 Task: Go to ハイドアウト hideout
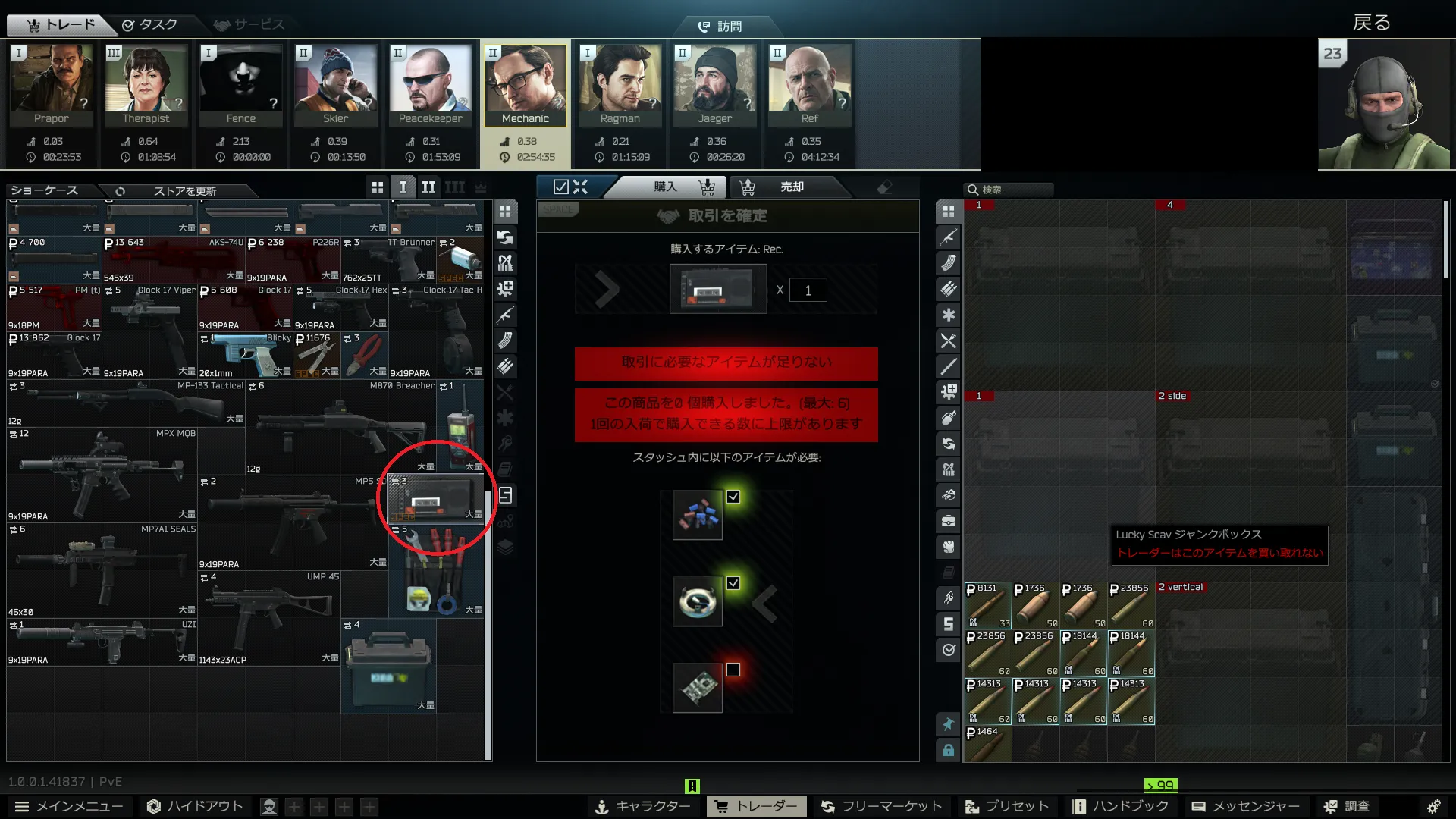click(195, 806)
